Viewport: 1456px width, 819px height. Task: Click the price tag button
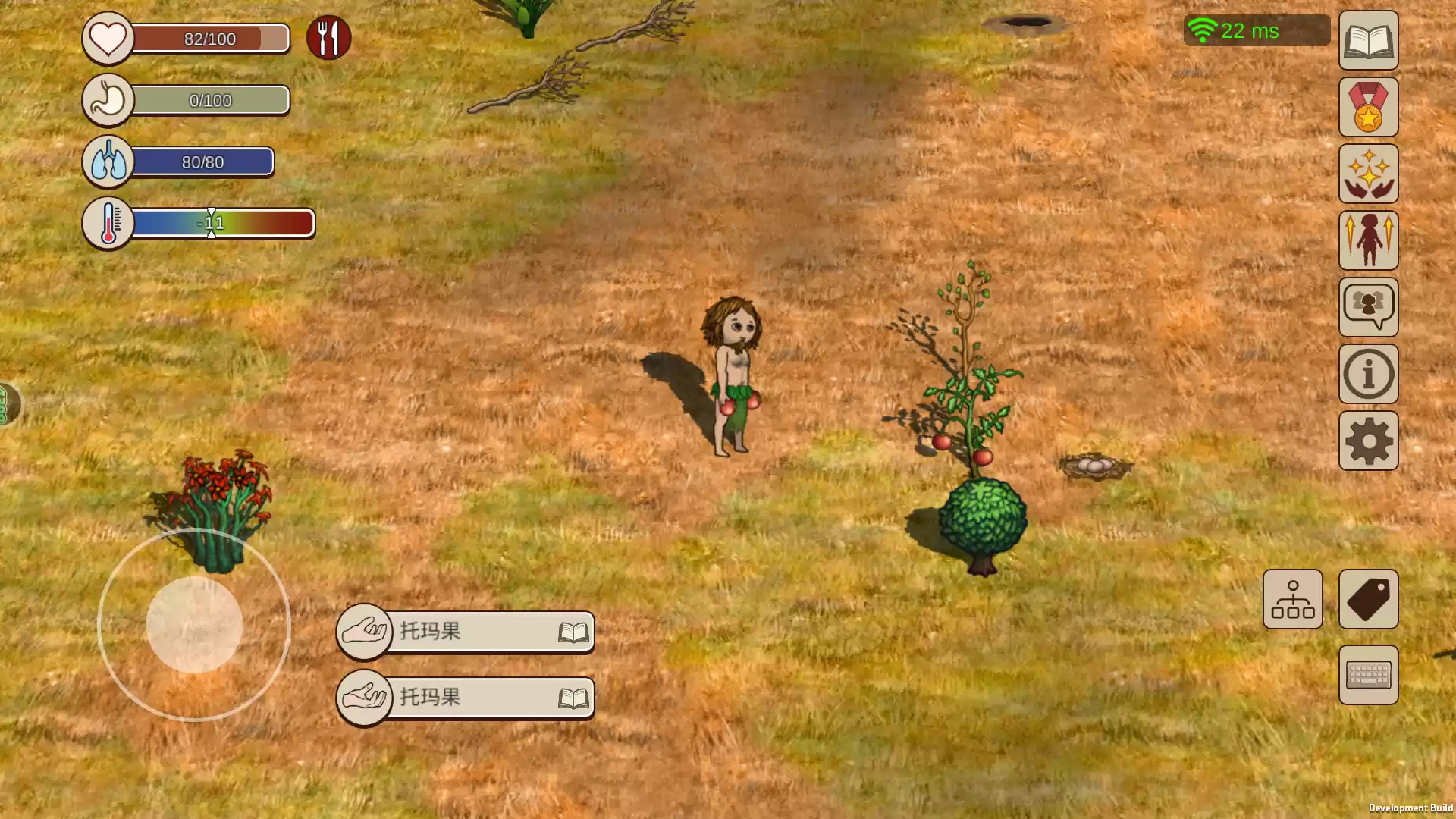(x=1368, y=599)
